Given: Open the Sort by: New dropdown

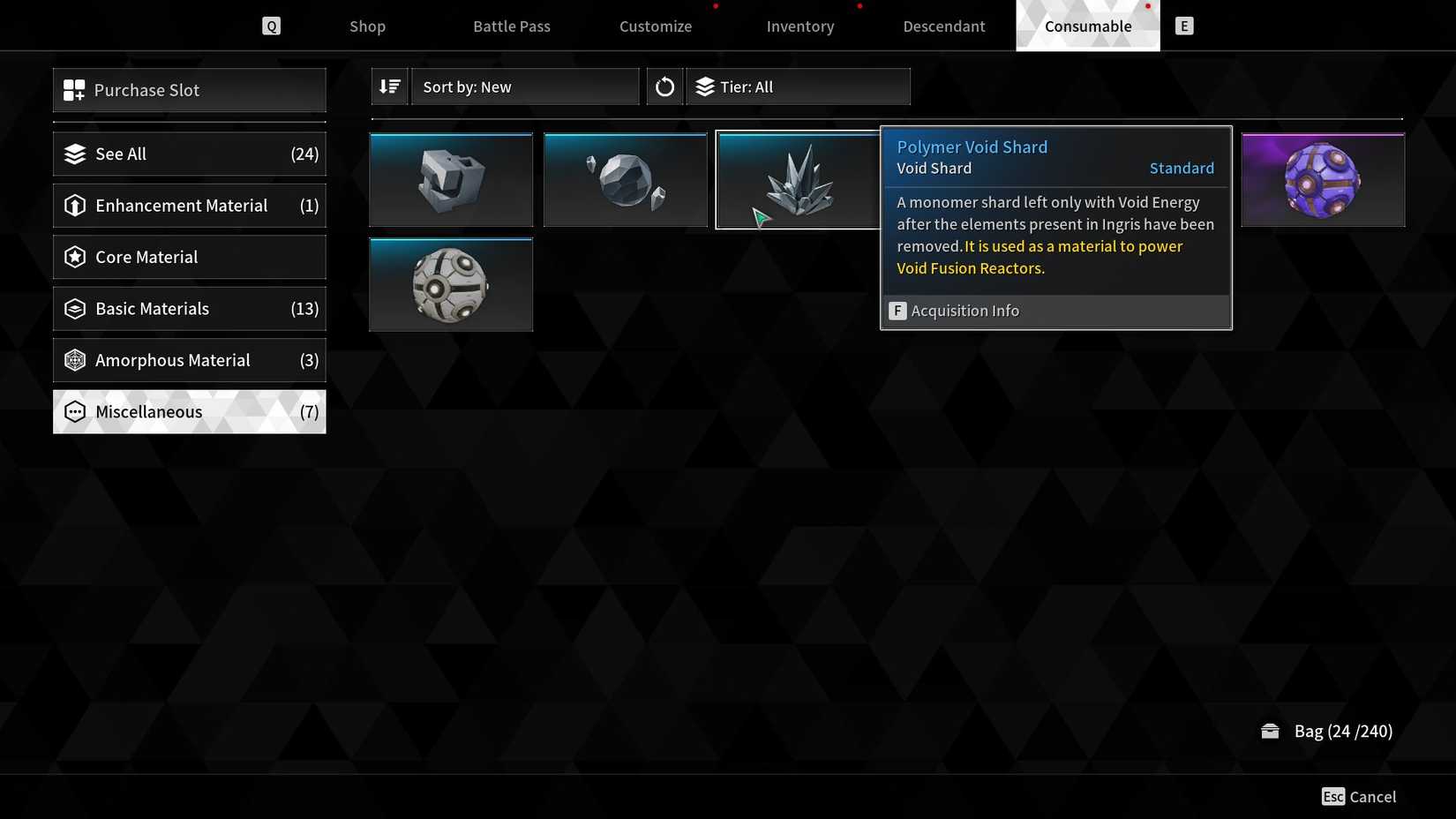Looking at the screenshot, I should coord(525,86).
